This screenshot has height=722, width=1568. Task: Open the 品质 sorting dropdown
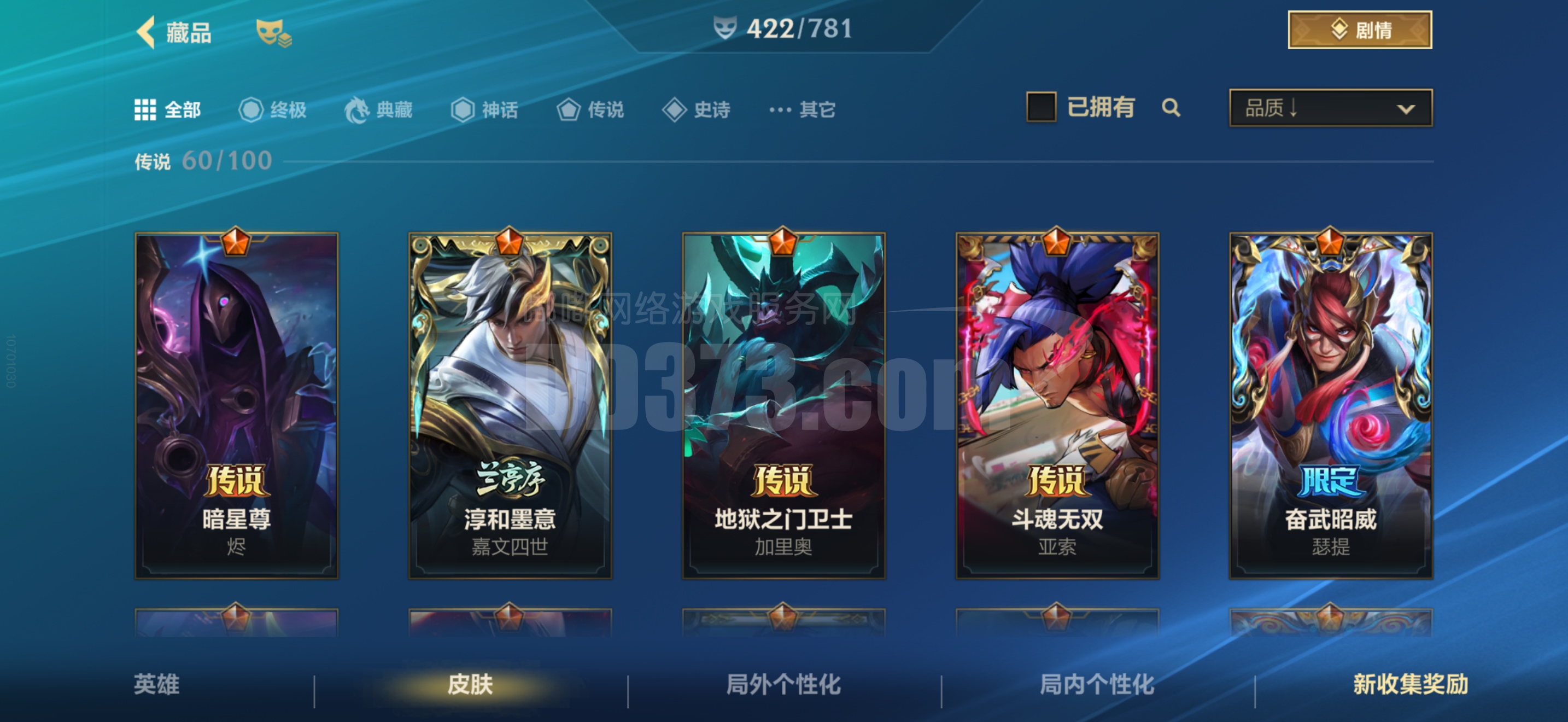pos(1330,108)
